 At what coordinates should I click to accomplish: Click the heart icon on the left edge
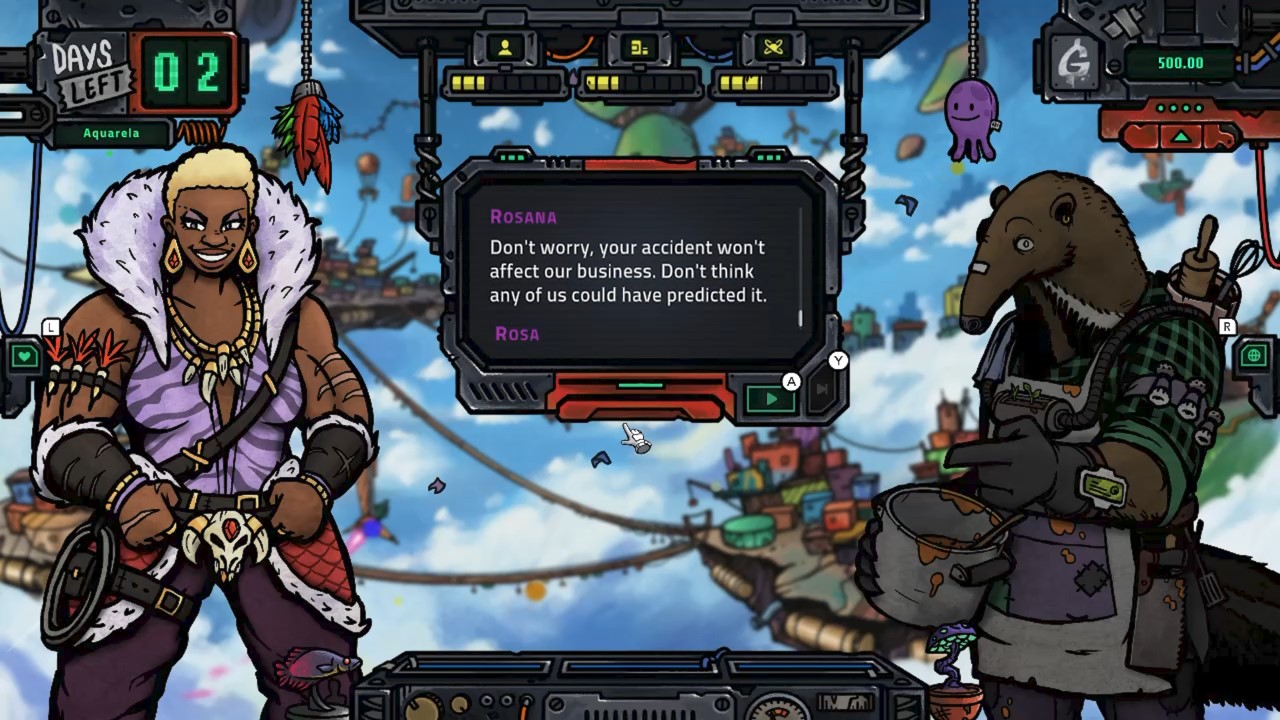pyautogui.click(x=24, y=356)
